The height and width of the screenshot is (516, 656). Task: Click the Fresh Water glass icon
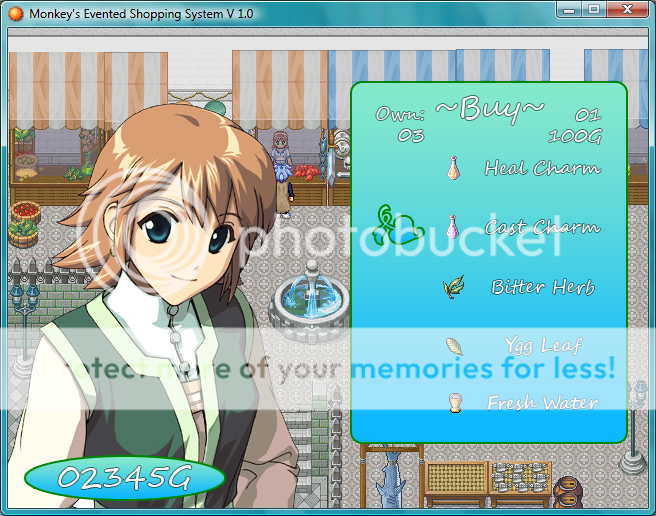pyautogui.click(x=455, y=403)
